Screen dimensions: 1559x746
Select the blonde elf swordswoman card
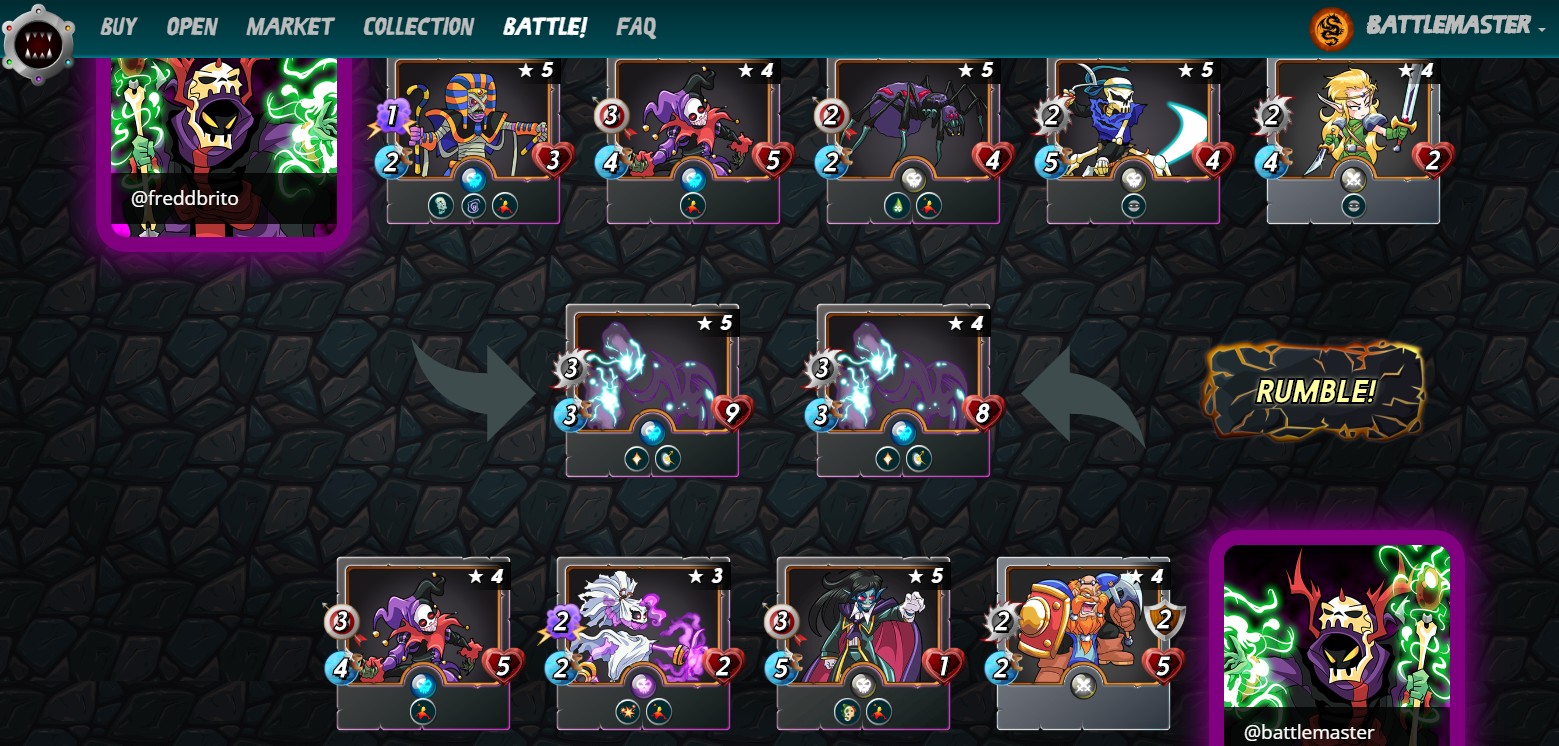(1353, 130)
